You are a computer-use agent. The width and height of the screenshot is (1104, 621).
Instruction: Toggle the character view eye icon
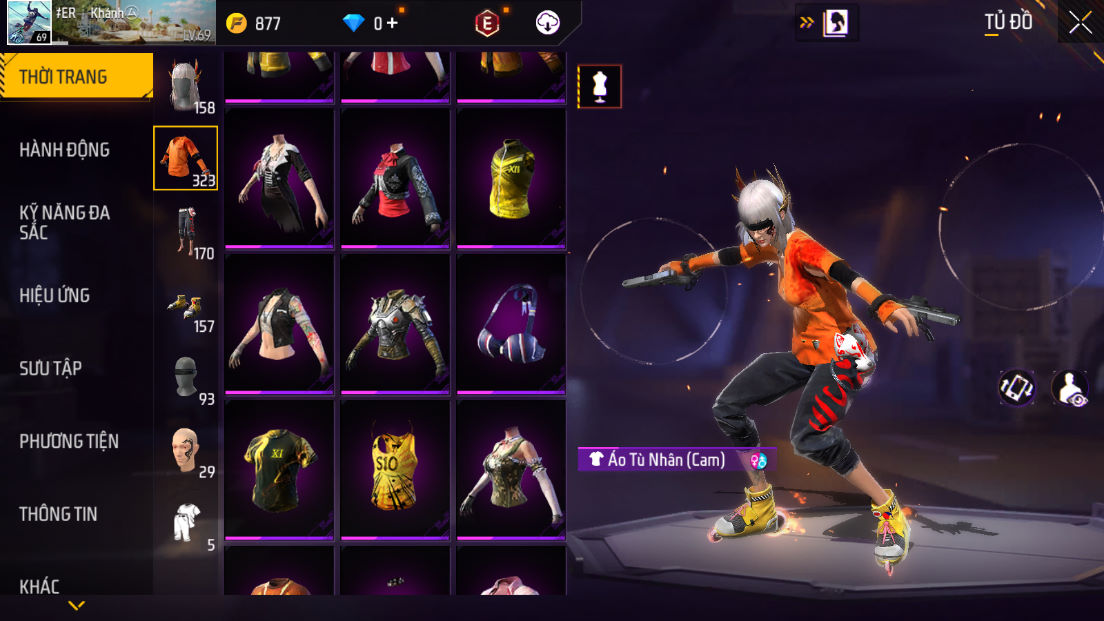[1070, 388]
